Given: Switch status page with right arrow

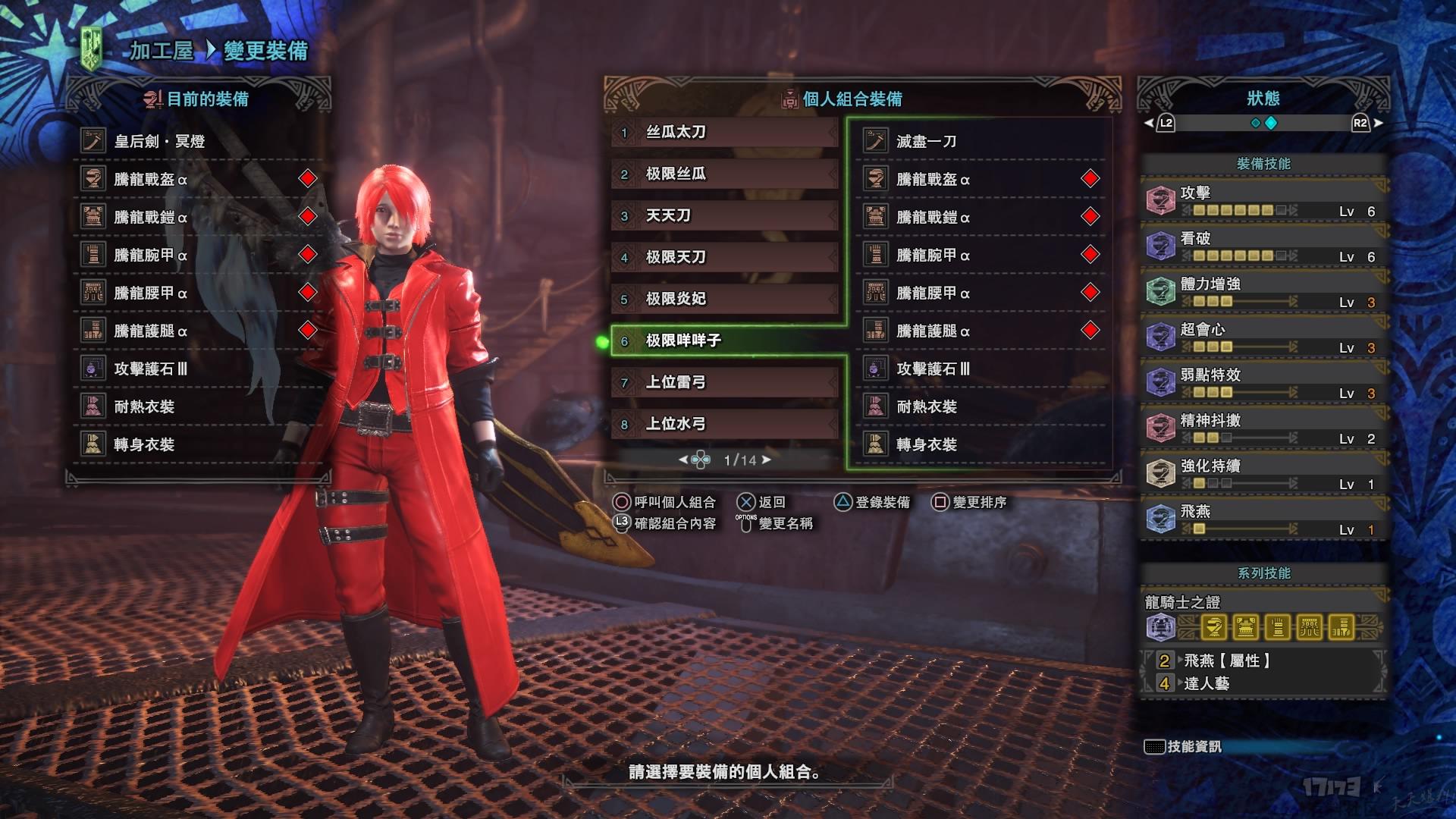Looking at the screenshot, I should click(x=1378, y=123).
